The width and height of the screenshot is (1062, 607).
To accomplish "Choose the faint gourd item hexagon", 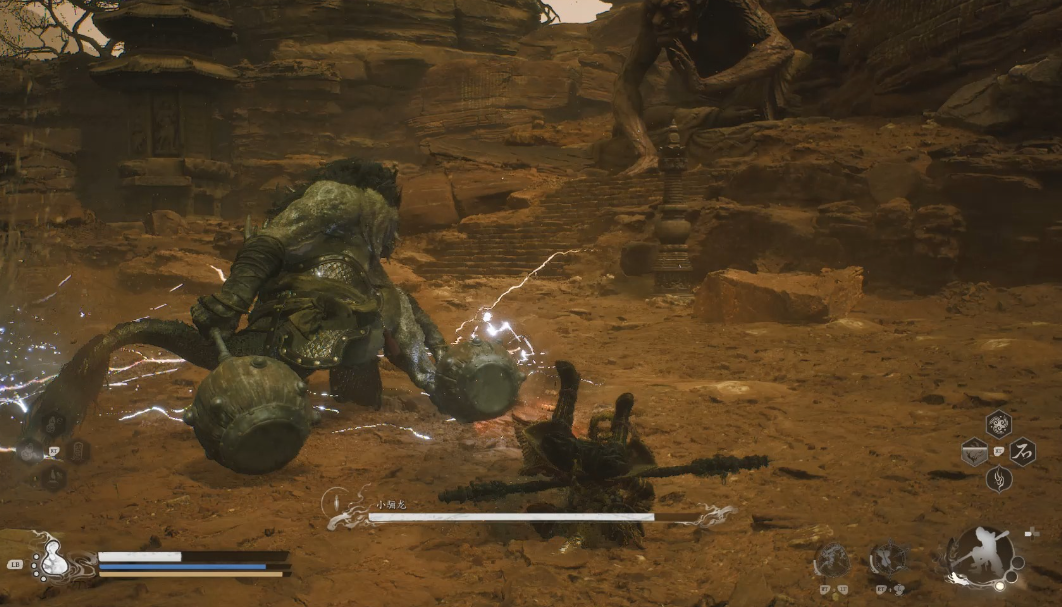I will (52, 424).
